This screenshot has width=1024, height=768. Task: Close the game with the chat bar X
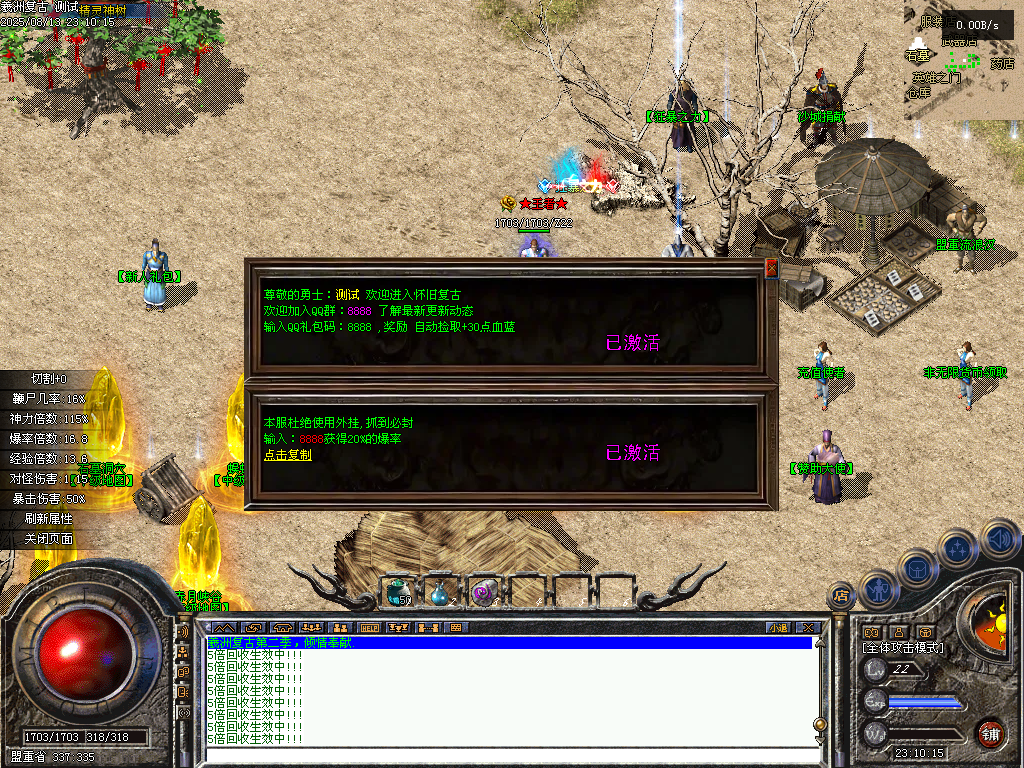(808, 628)
